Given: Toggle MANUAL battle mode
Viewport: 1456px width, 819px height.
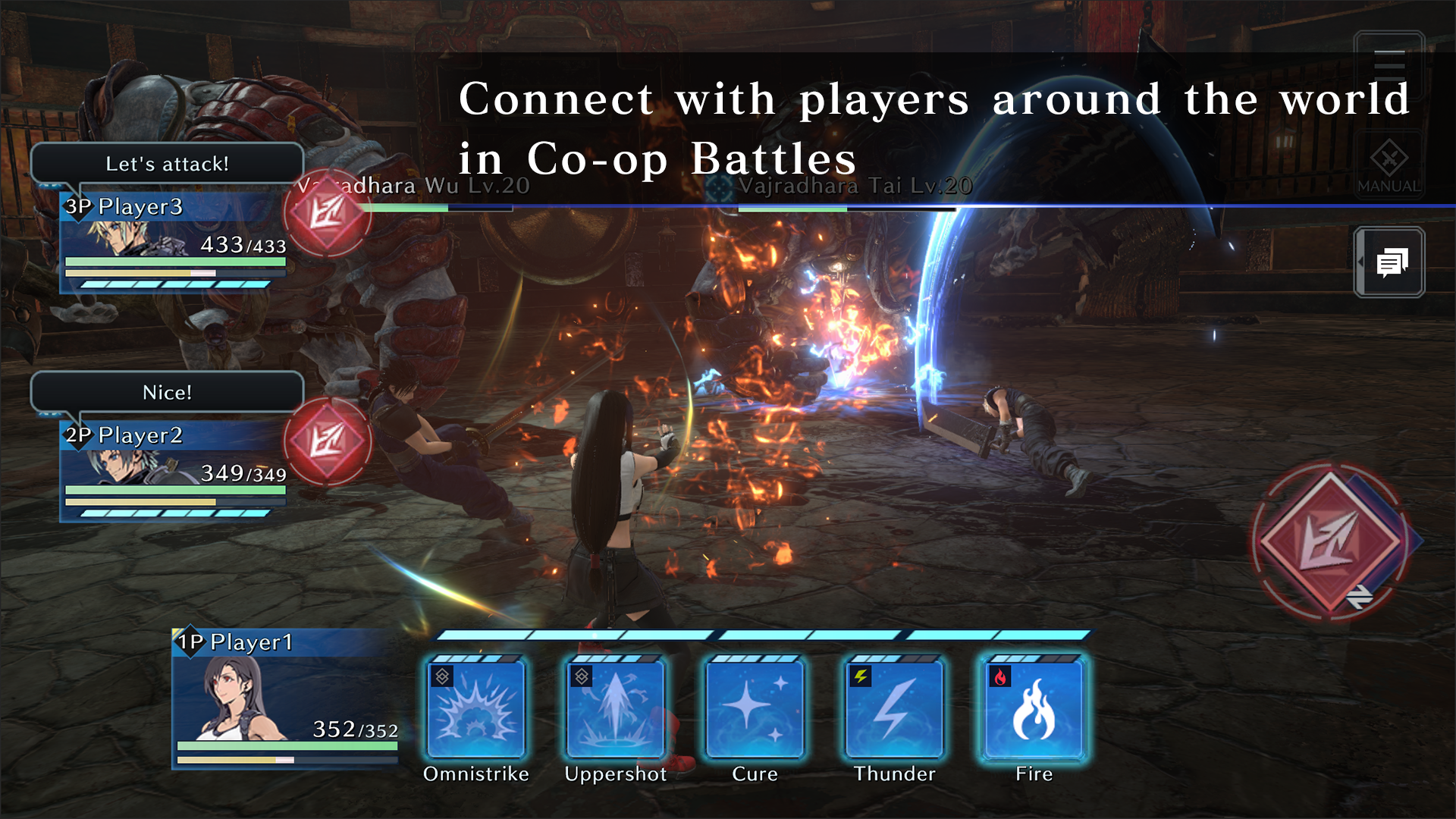Looking at the screenshot, I should point(1389,162).
